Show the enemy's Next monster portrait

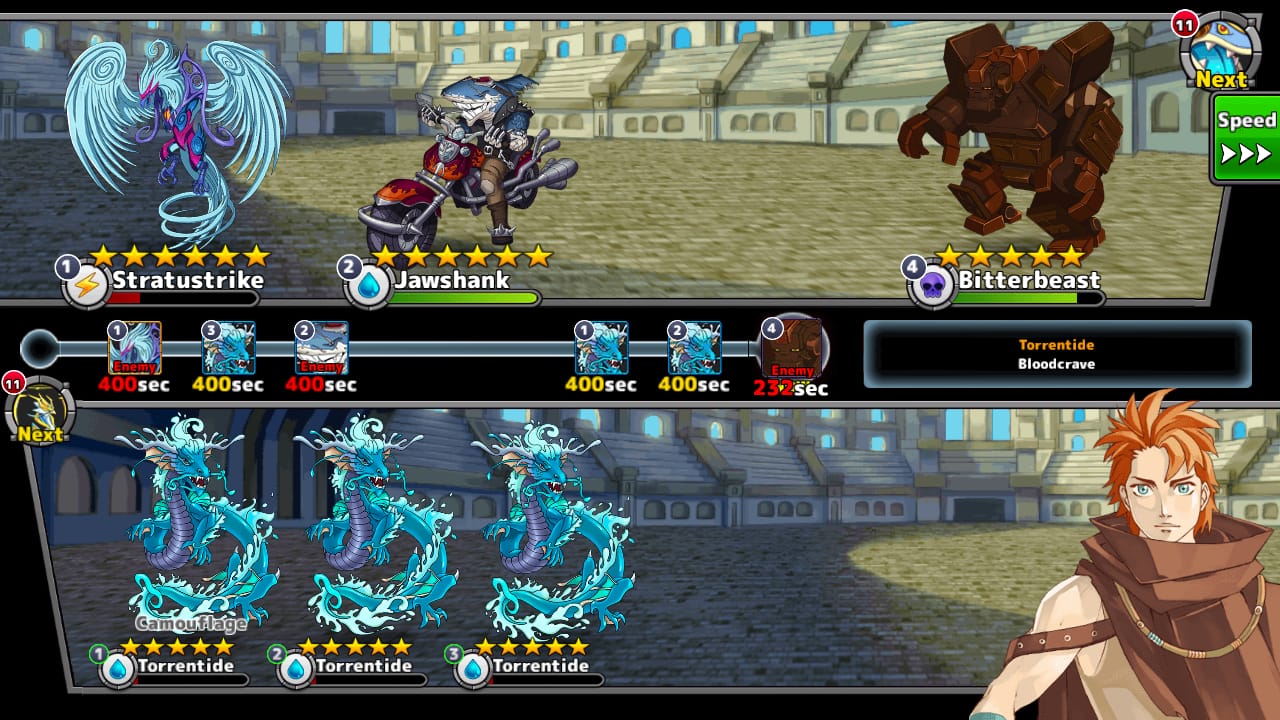click(x=1218, y=51)
